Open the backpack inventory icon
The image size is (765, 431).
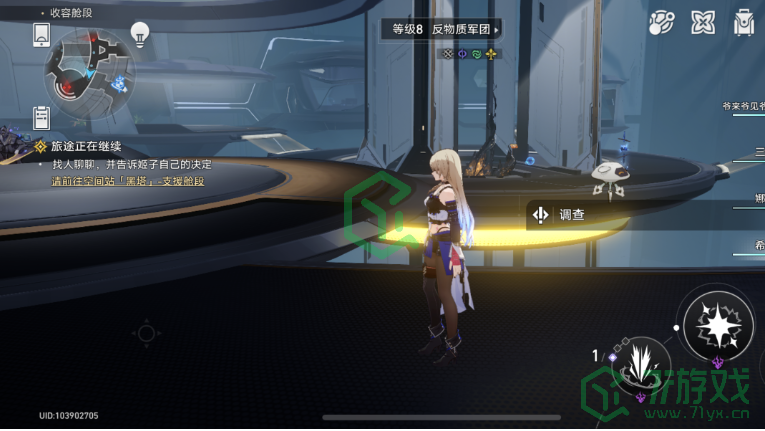743,22
